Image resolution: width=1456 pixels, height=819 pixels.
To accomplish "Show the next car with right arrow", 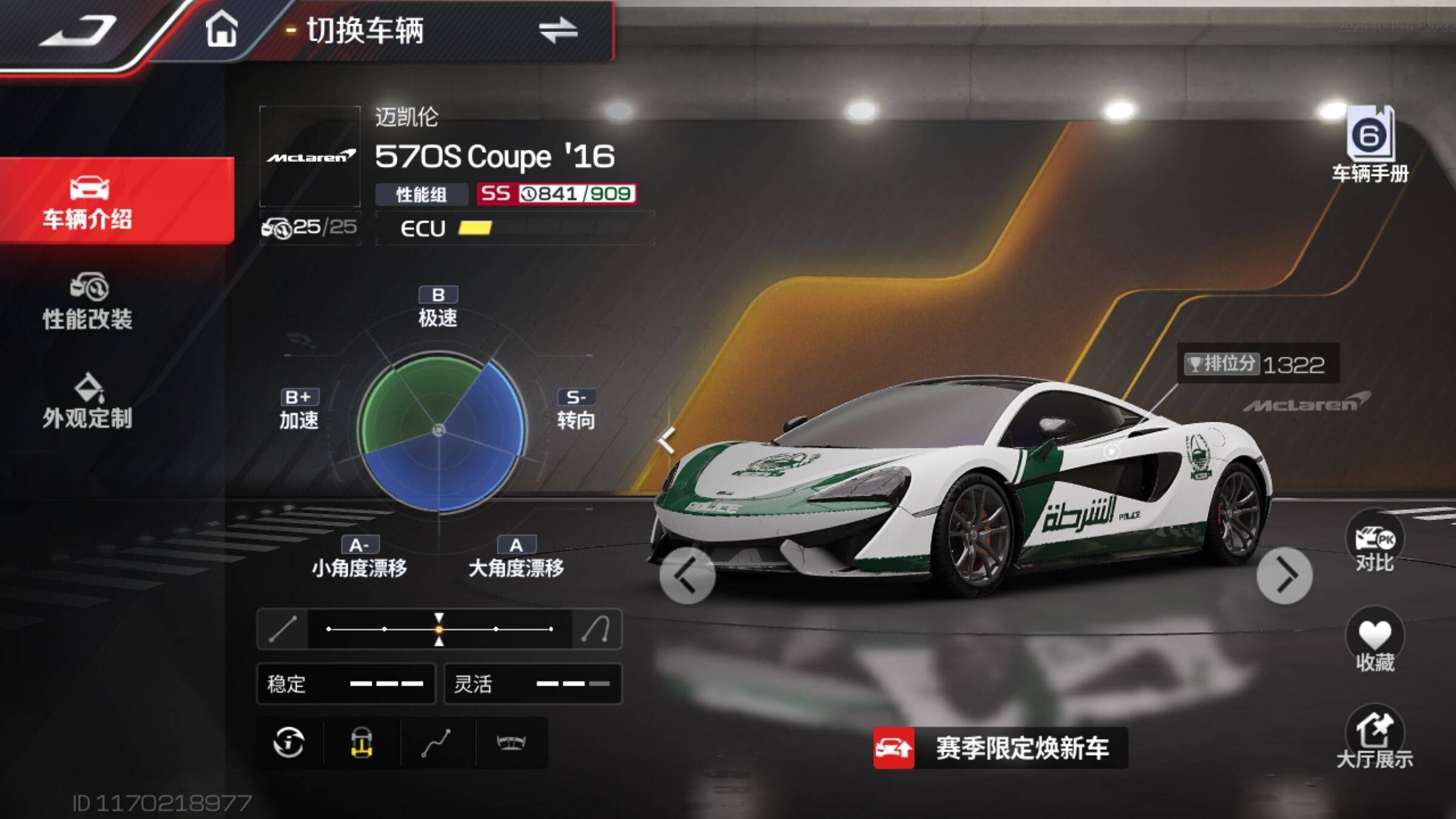I will tap(1284, 575).
